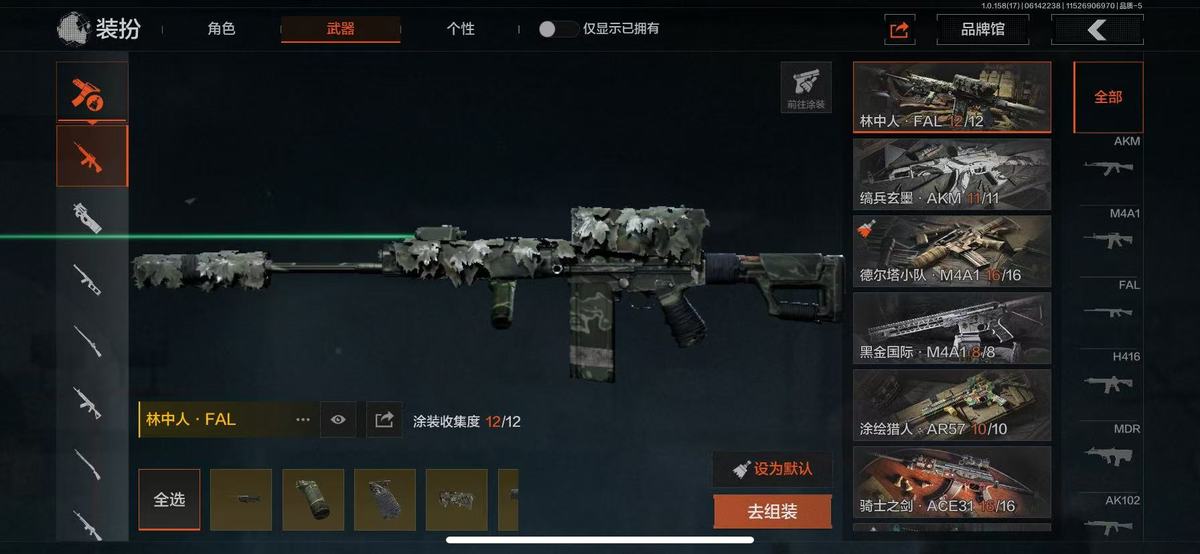Click the 前往涂装 icon
Image resolution: width=1200 pixels, height=554 pixels.
(806, 88)
